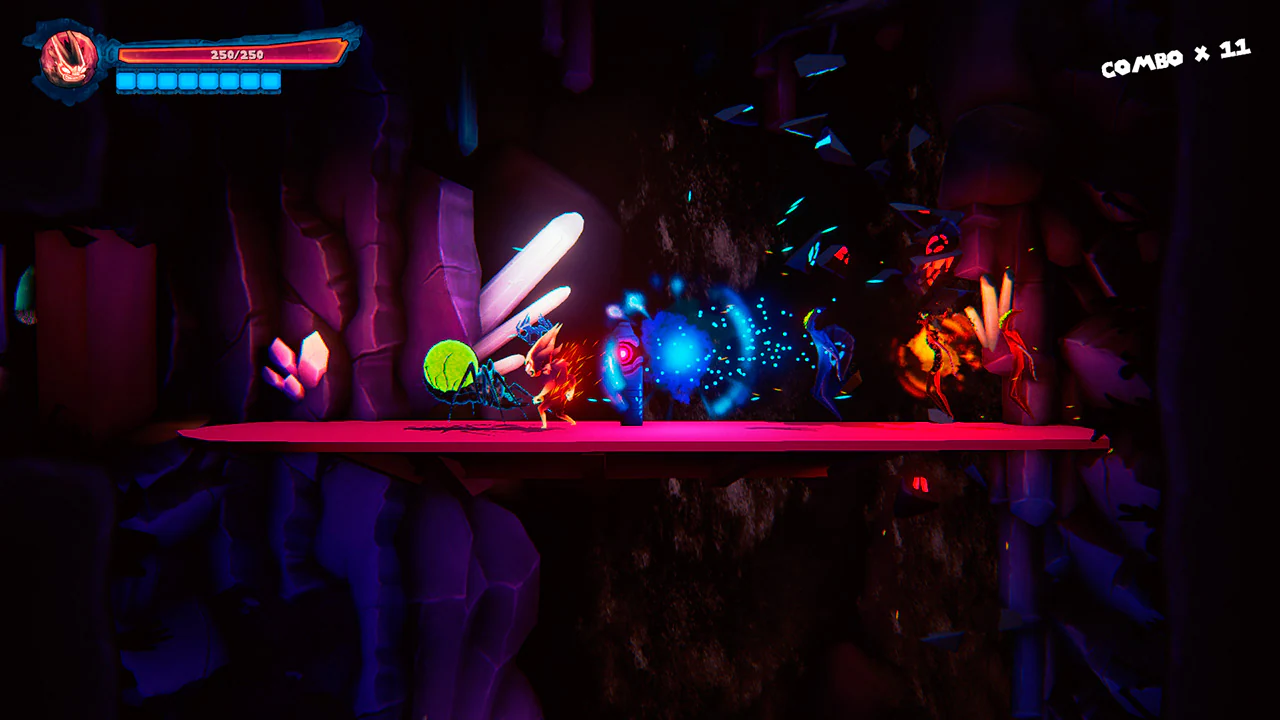This screenshot has height=720, width=1280.
Task: Expand the COMBO x 11 counter
Action: coord(1175,57)
